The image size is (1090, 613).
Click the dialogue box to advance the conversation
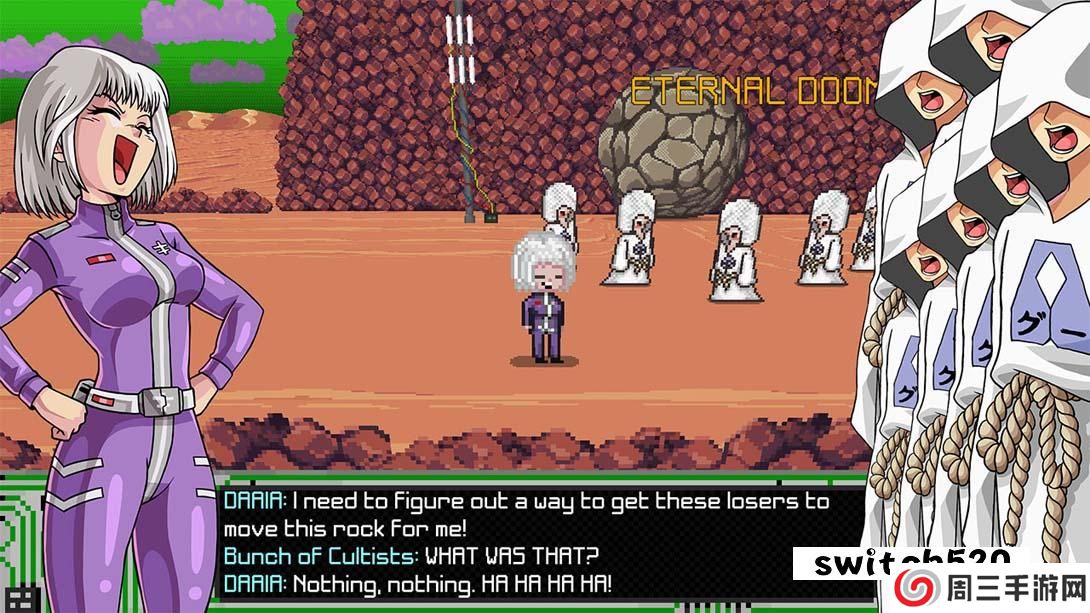point(530,542)
